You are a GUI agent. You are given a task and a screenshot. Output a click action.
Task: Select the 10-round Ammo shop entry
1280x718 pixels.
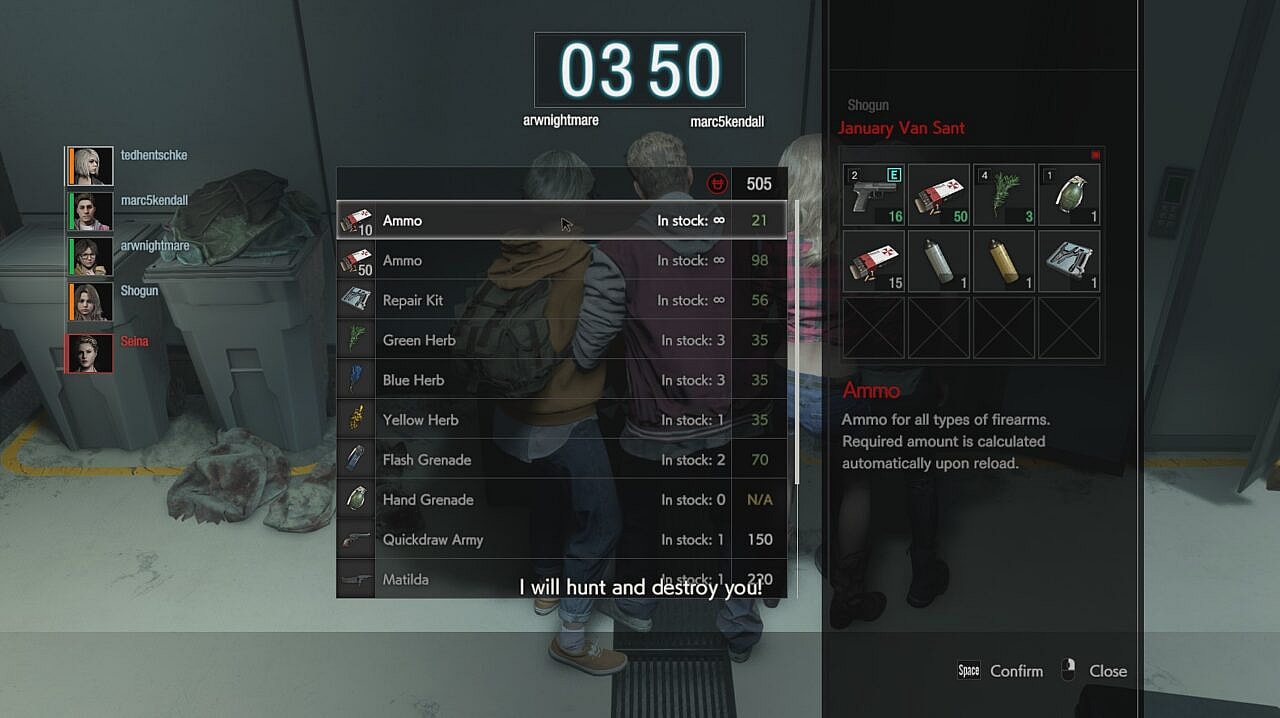[x=560, y=220]
